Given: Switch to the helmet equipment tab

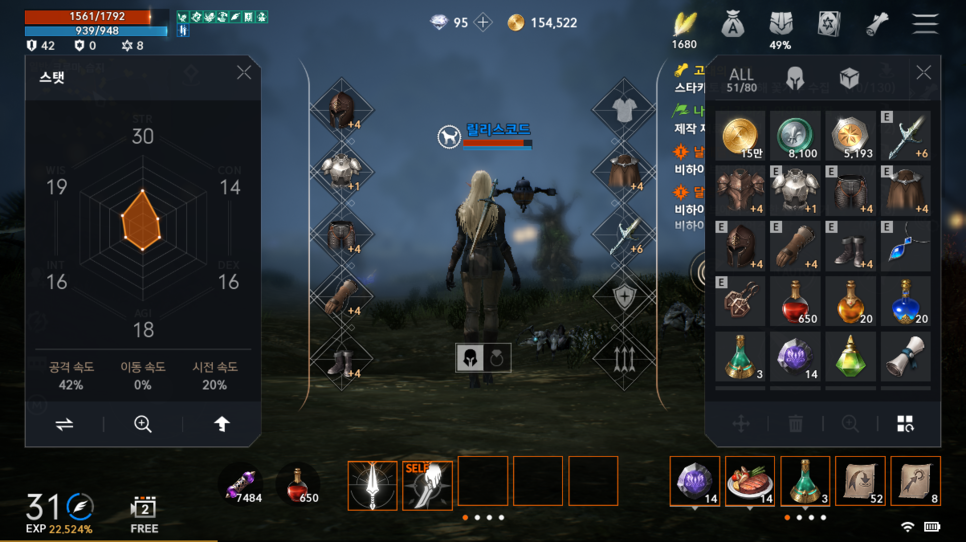Looking at the screenshot, I should click(x=795, y=79).
